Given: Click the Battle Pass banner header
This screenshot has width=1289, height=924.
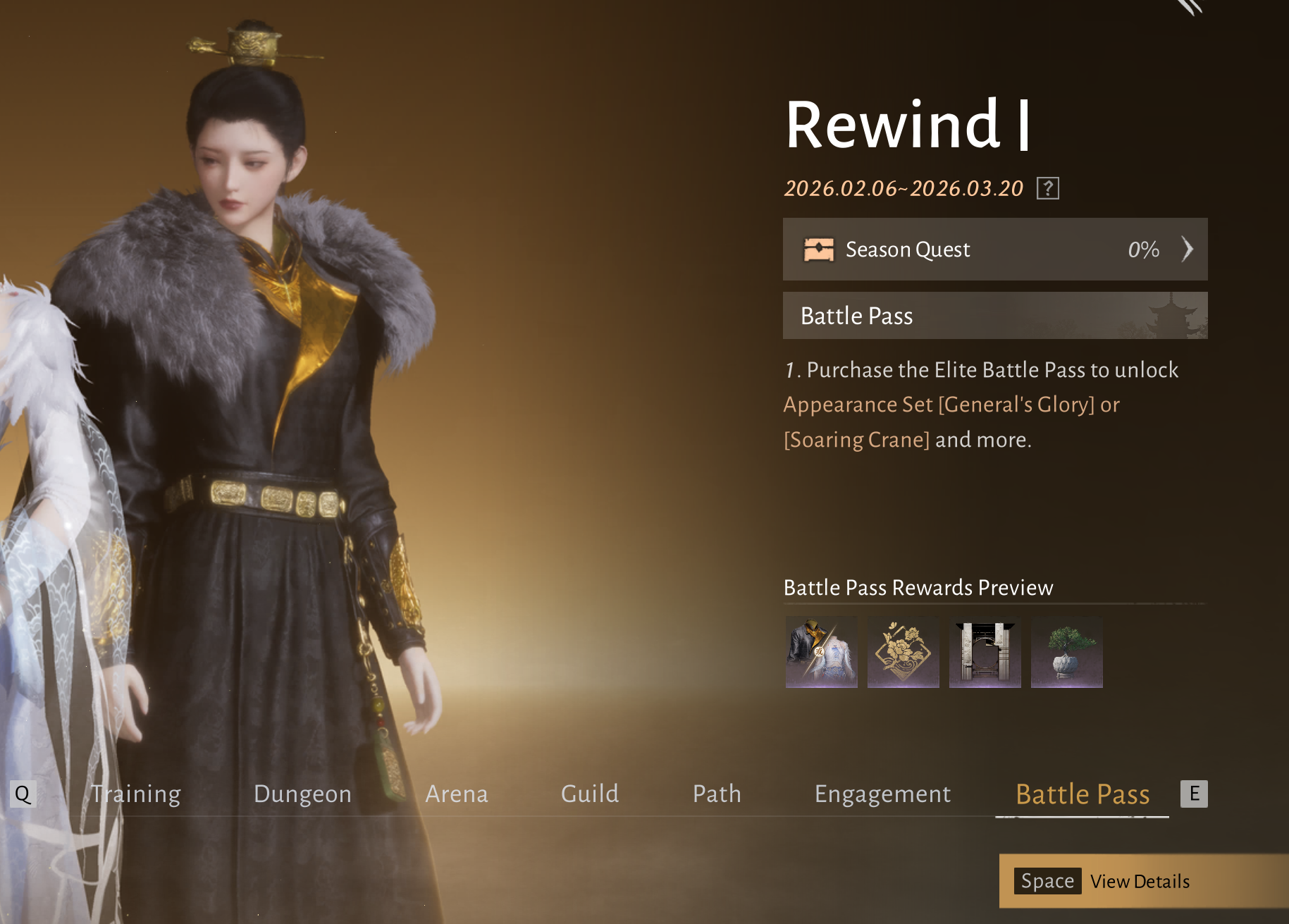Looking at the screenshot, I should [x=994, y=316].
